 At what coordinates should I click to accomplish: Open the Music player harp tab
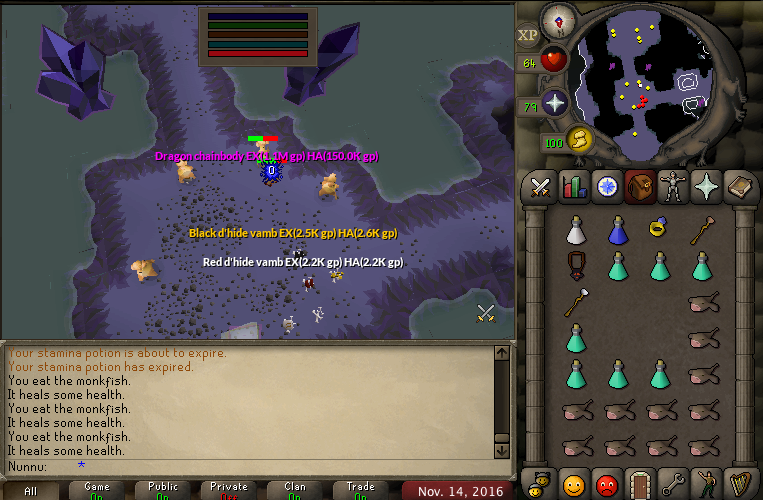point(738,483)
